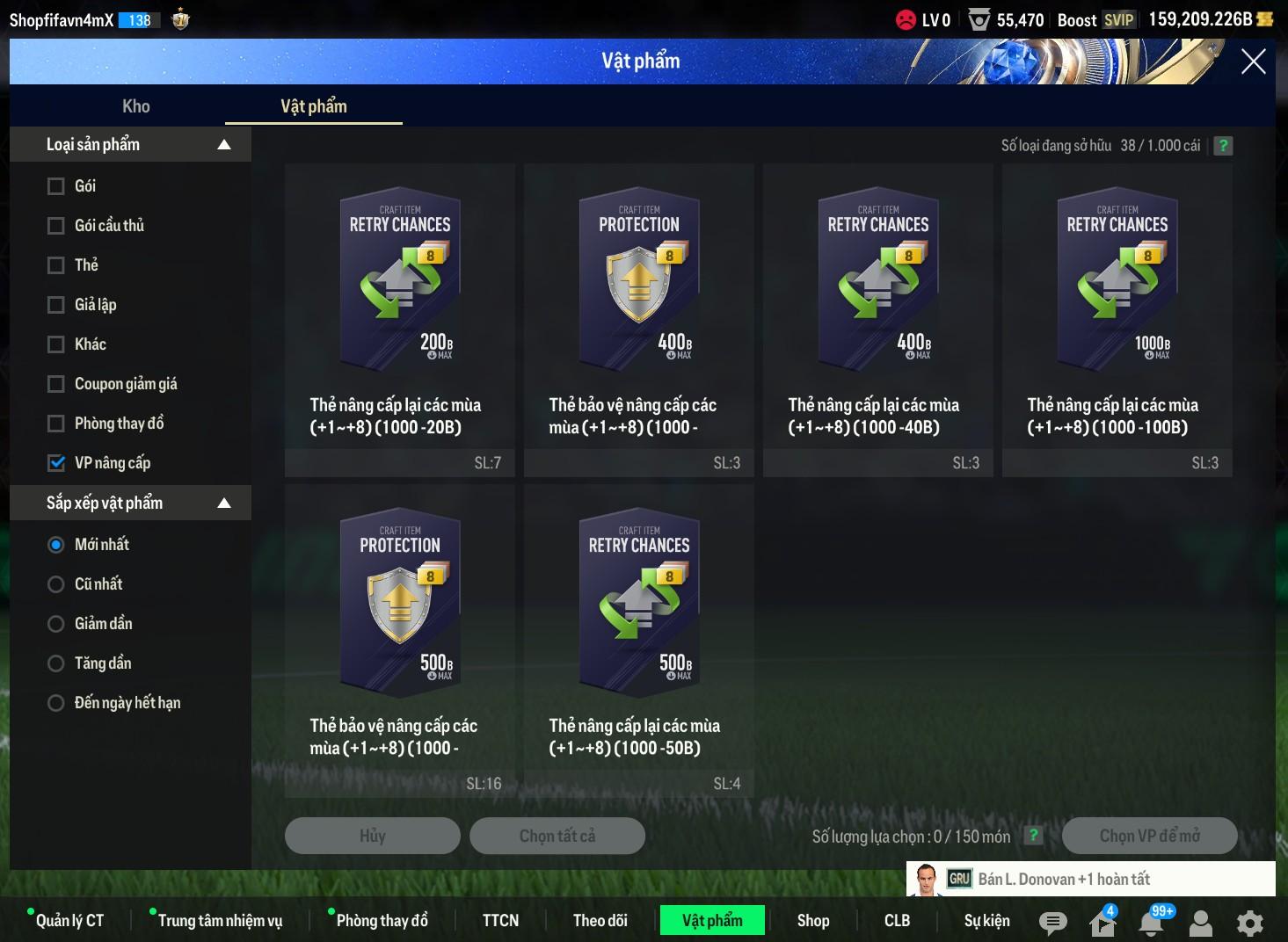Screen dimensions: 1288x942
Task: Sort items by Cũ nhất
Action: 56,584
